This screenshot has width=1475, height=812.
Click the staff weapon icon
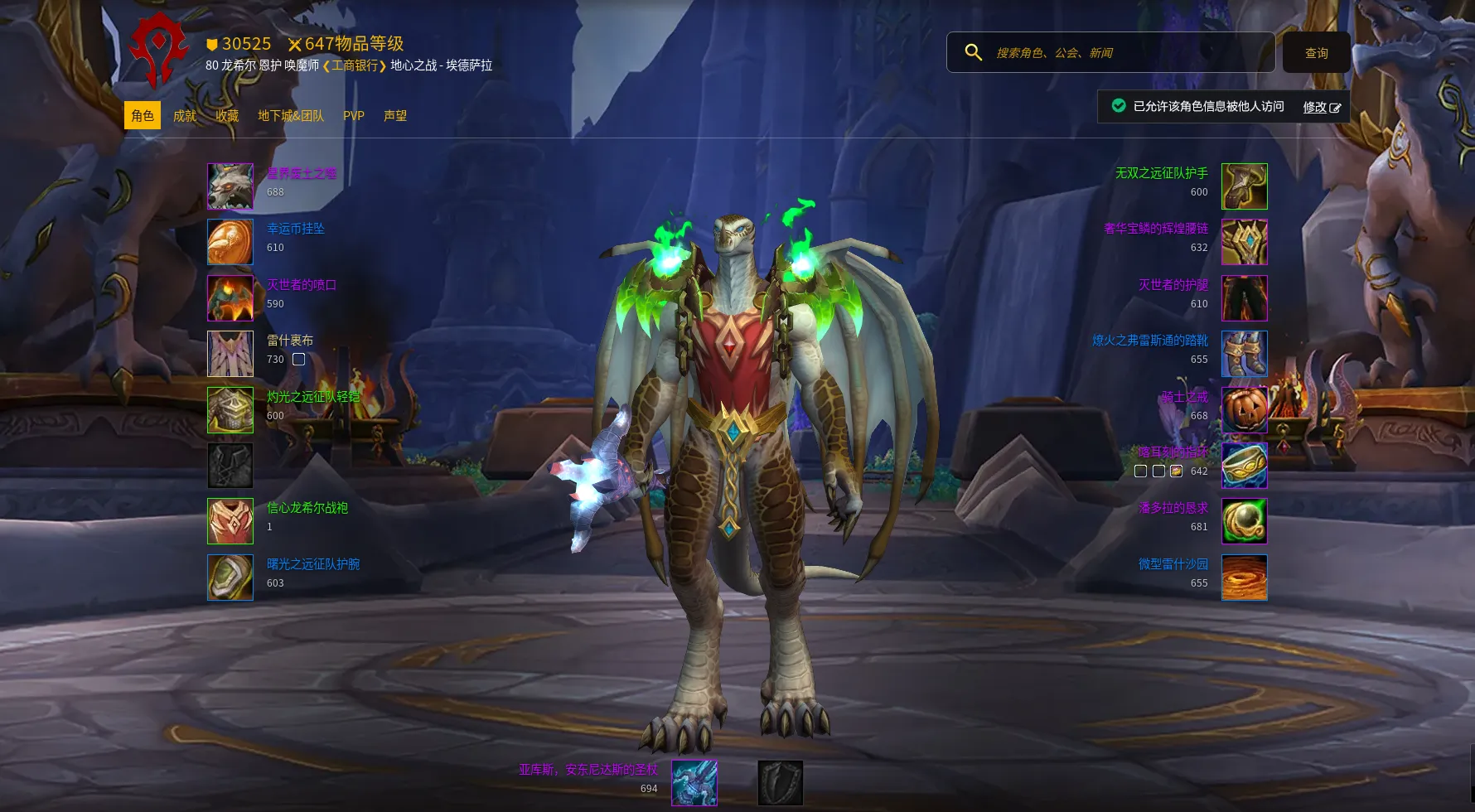coord(694,783)
